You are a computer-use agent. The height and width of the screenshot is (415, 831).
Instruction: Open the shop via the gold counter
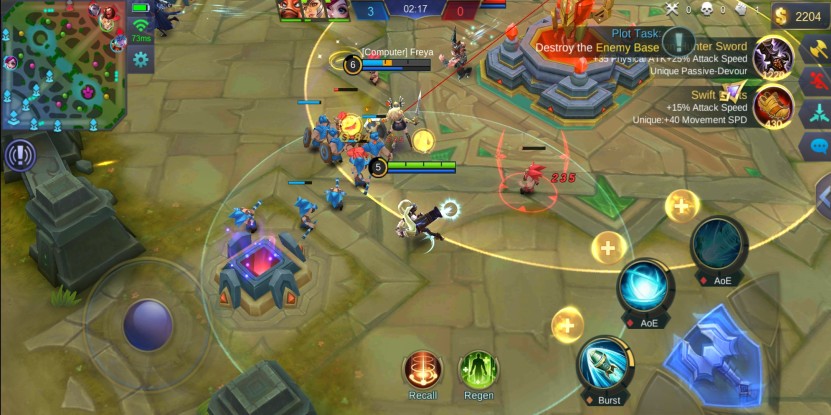(x=801, y=16)
